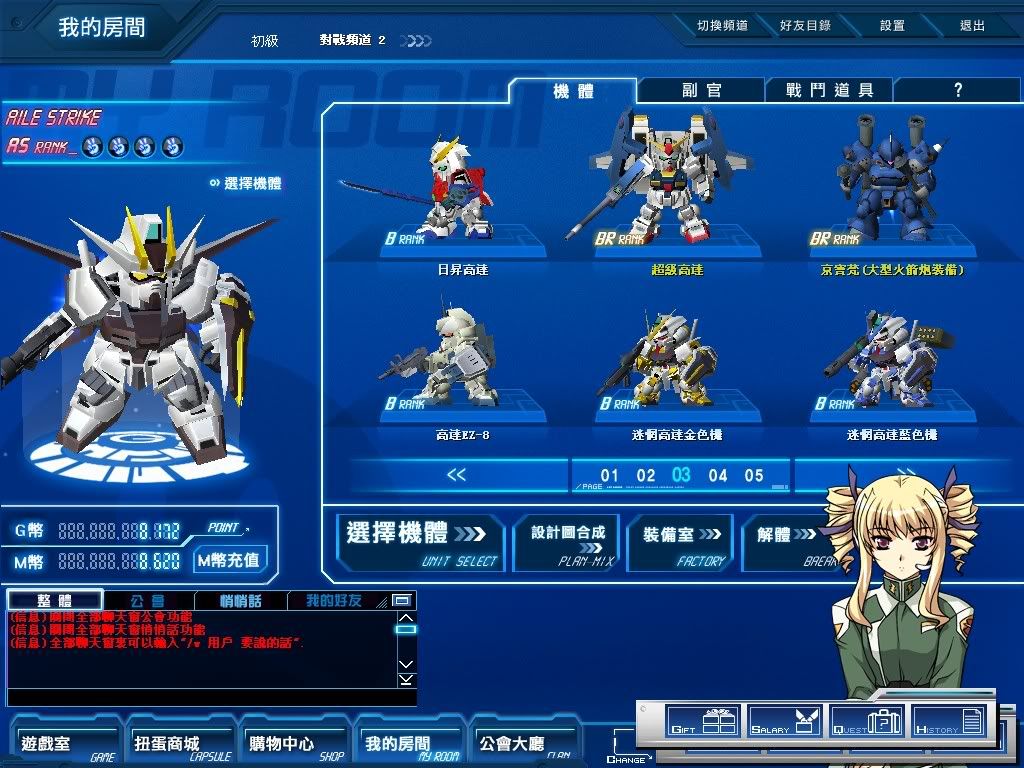Enter the 裝備室 Factory

(x=681, y=542)
